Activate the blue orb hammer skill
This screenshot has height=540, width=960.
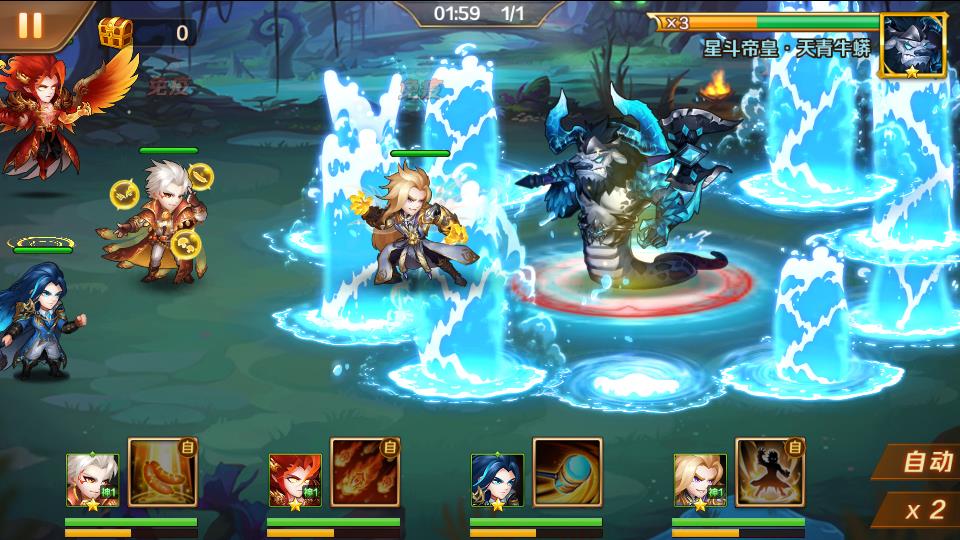(567, 472)
